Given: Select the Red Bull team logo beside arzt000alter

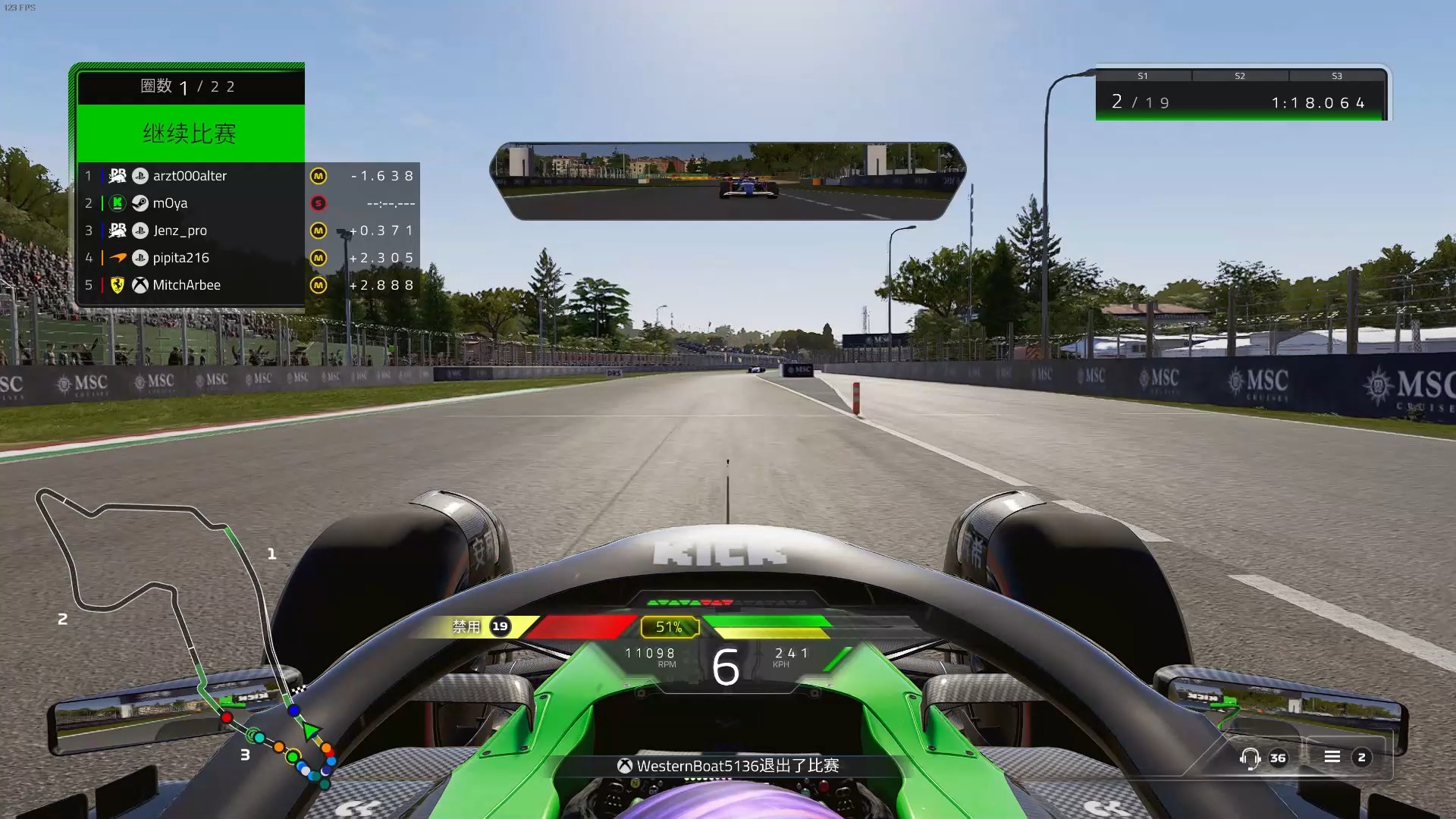Looking at the screenshot, I should coord(118,176).
